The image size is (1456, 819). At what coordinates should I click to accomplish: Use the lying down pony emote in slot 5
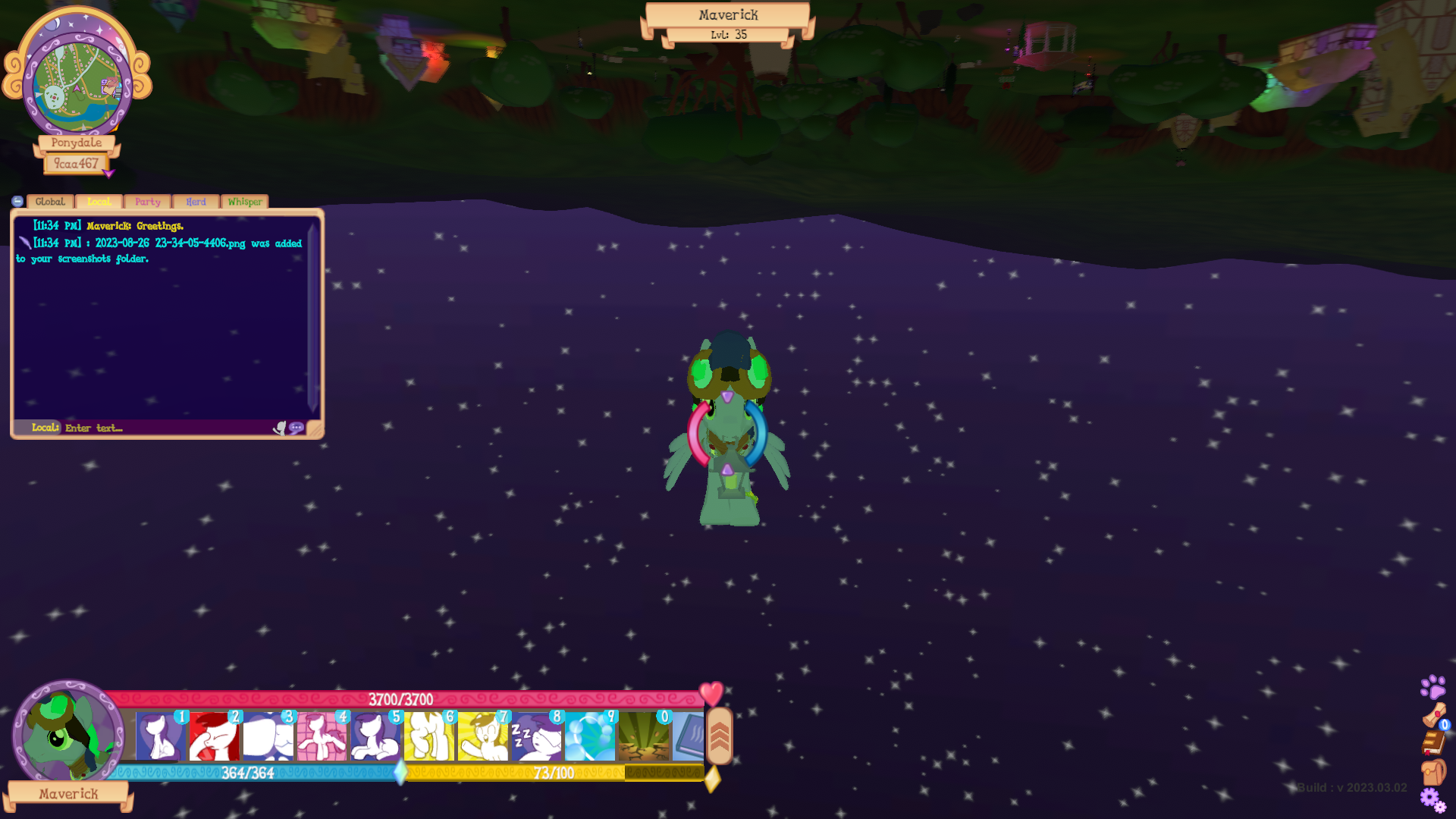(375, 736)
